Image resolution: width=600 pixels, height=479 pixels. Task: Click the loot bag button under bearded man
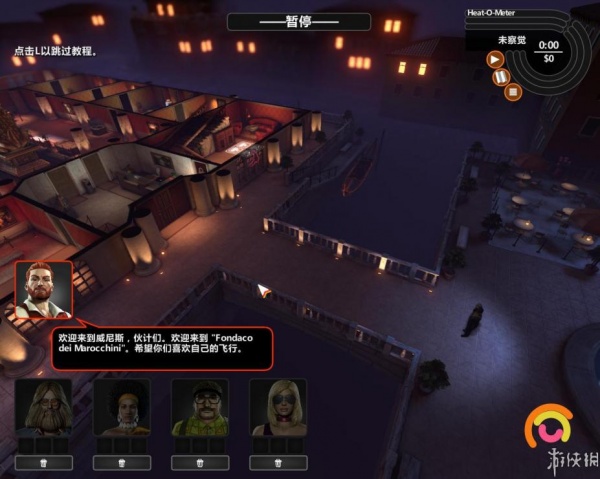point(44,463)
